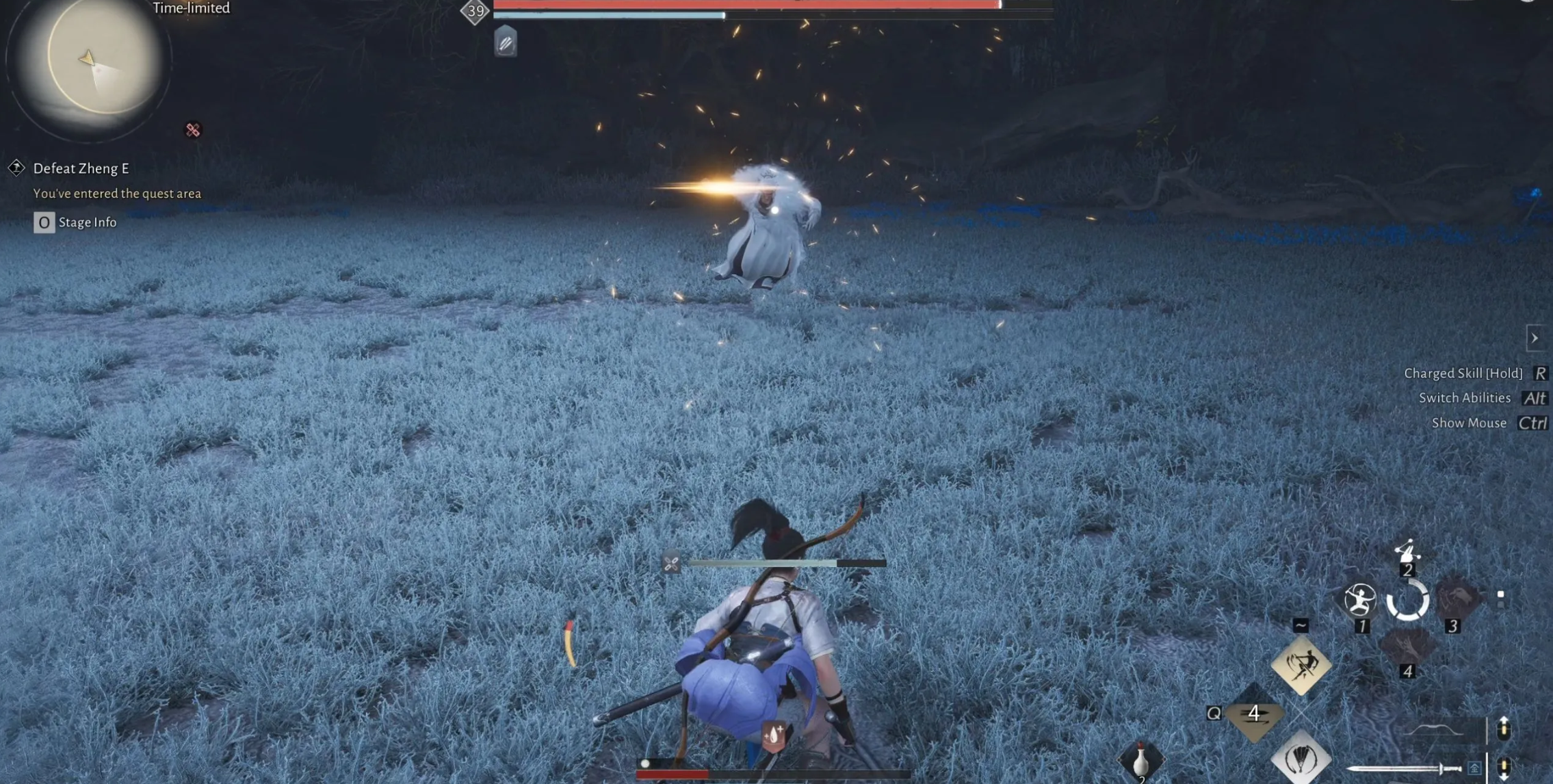
Task: Select the Defeat Zheng E quest tracker
Action: 81,168
